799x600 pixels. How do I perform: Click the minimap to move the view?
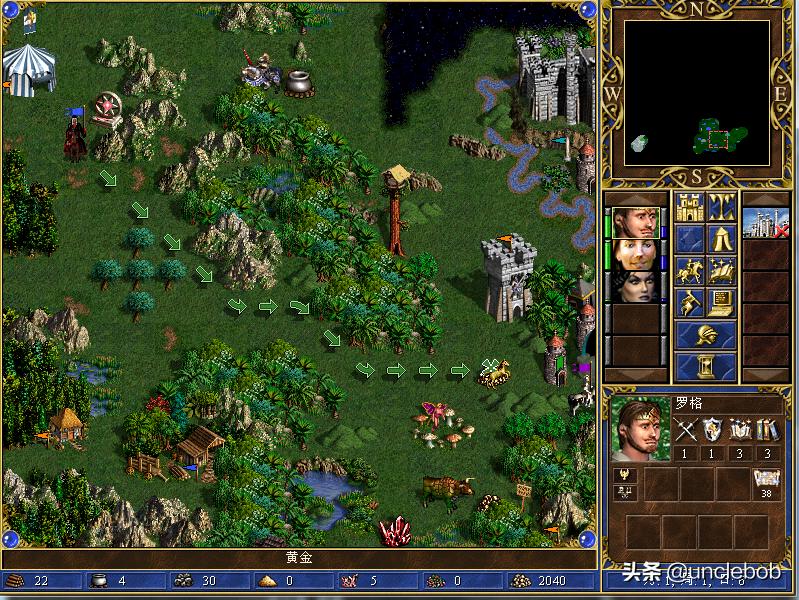pyautogui.click(x=697, y=92)
